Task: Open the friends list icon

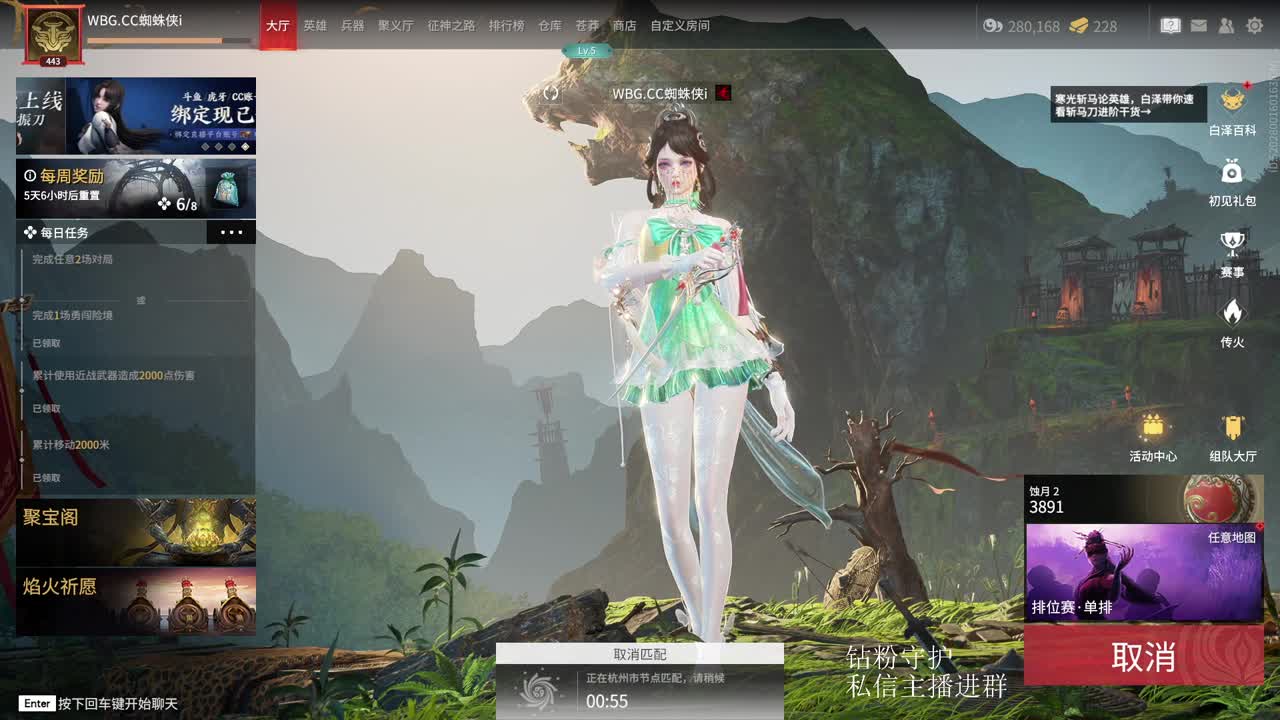Action: tap(1227, 25)
